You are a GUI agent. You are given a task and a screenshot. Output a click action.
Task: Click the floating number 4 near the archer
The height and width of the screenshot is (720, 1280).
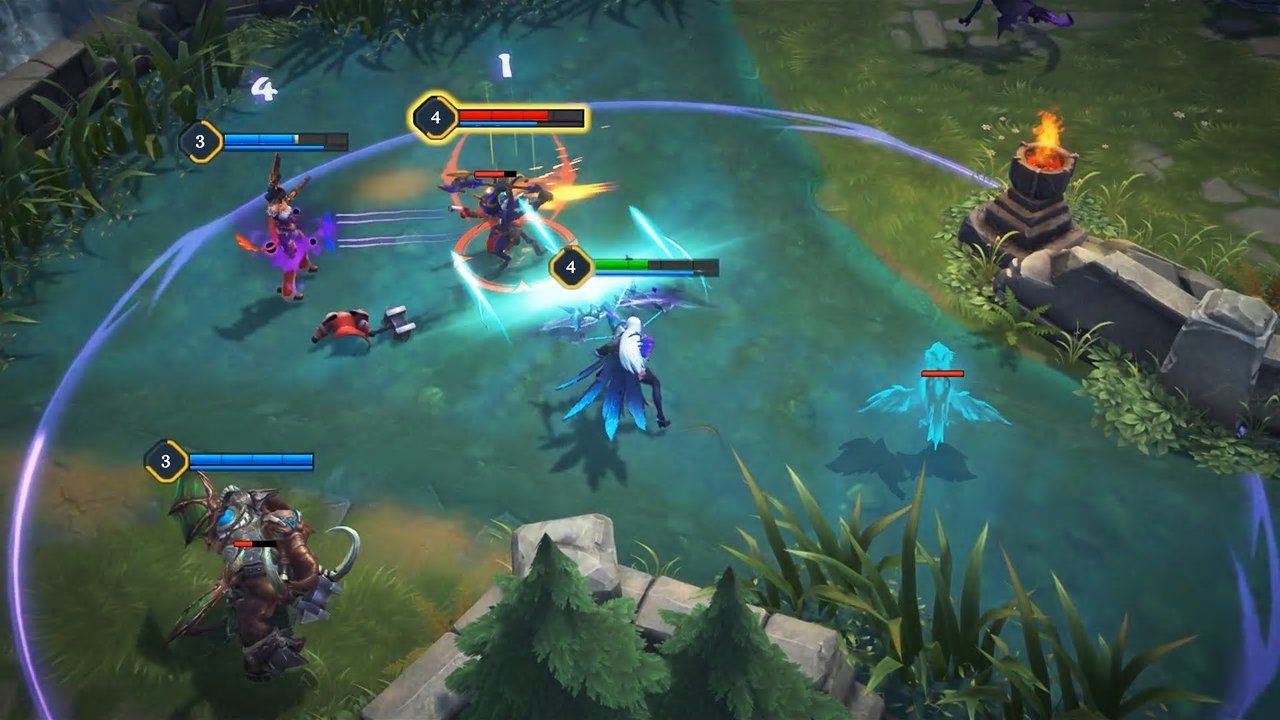click(x=263, y=88)
